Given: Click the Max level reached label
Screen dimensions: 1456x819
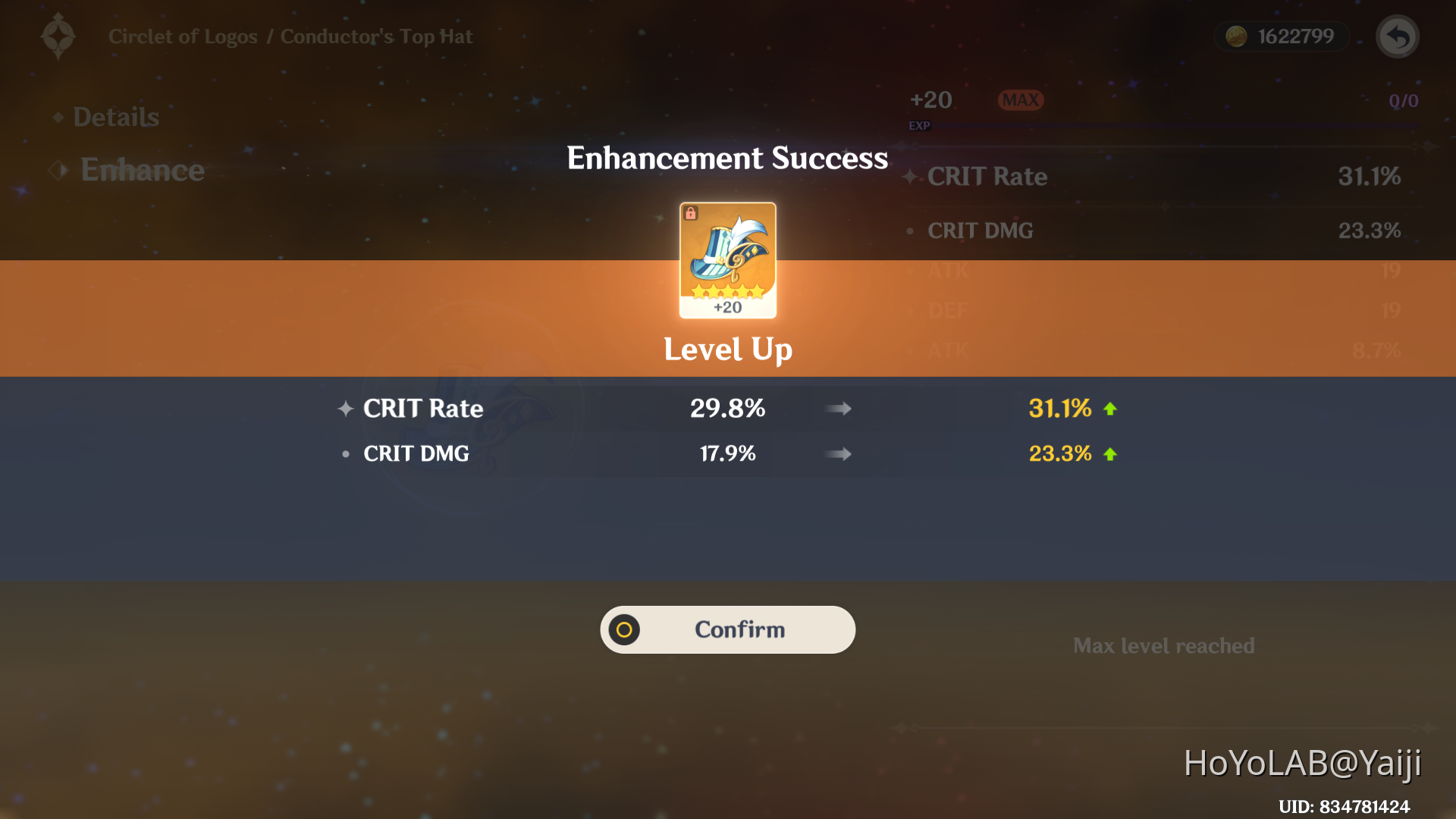Looking at the screenshot, I should tap(1165, 645).
